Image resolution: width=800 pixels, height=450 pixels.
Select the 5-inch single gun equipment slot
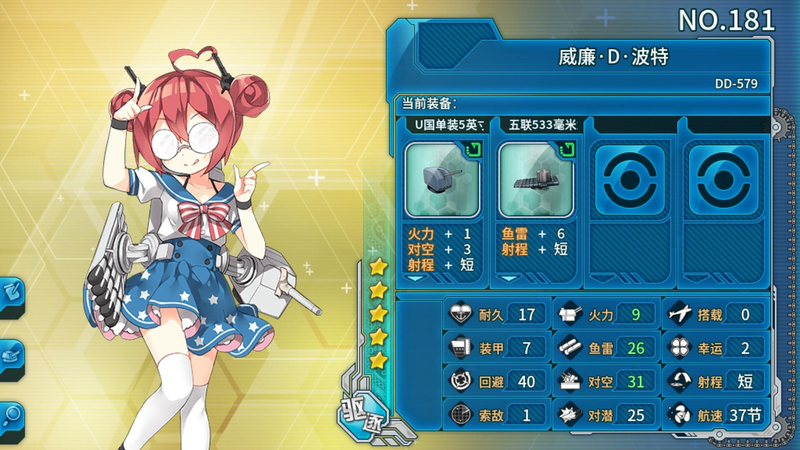[x=442, y=179]
